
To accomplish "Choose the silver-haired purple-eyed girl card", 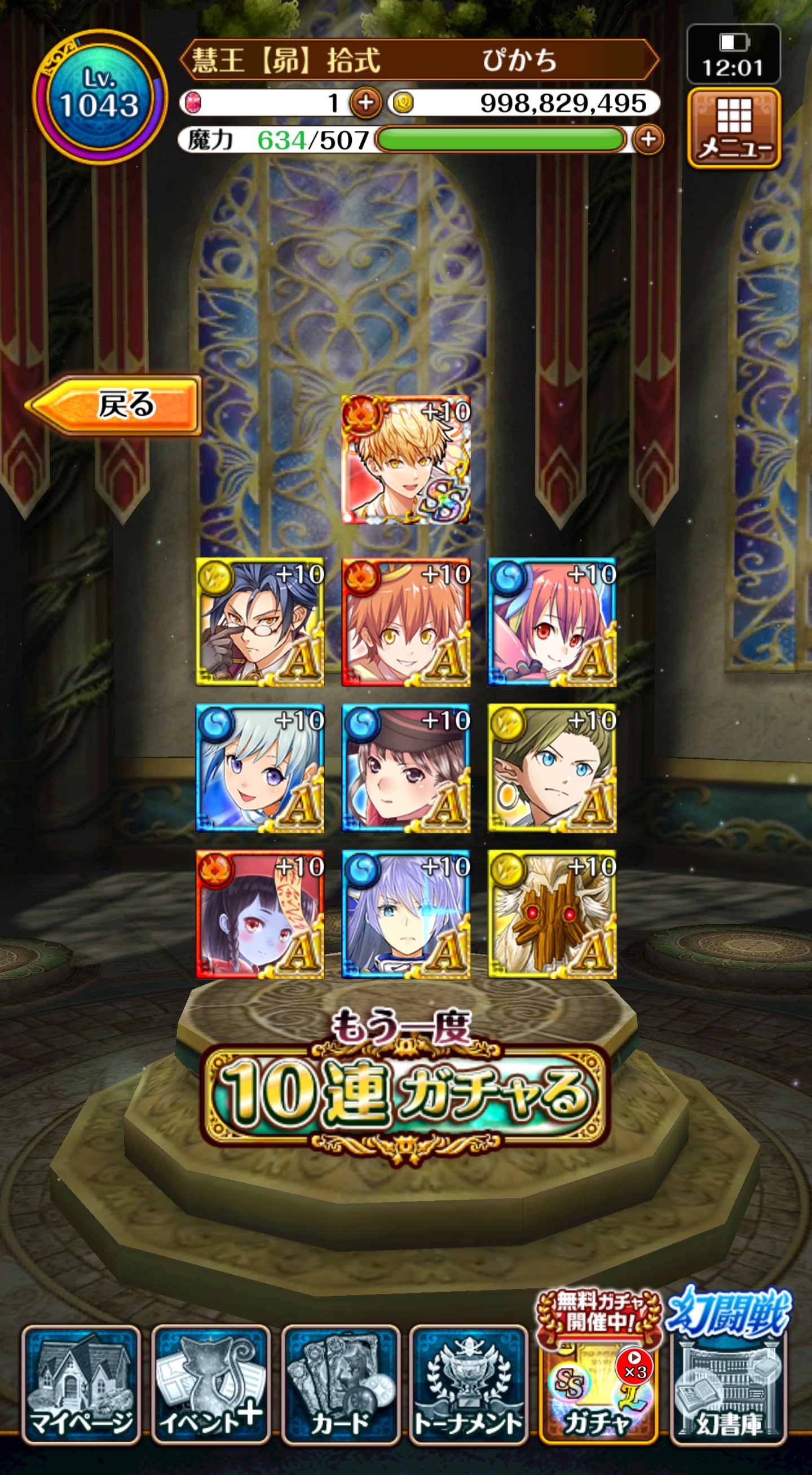I will coord(261,768).
